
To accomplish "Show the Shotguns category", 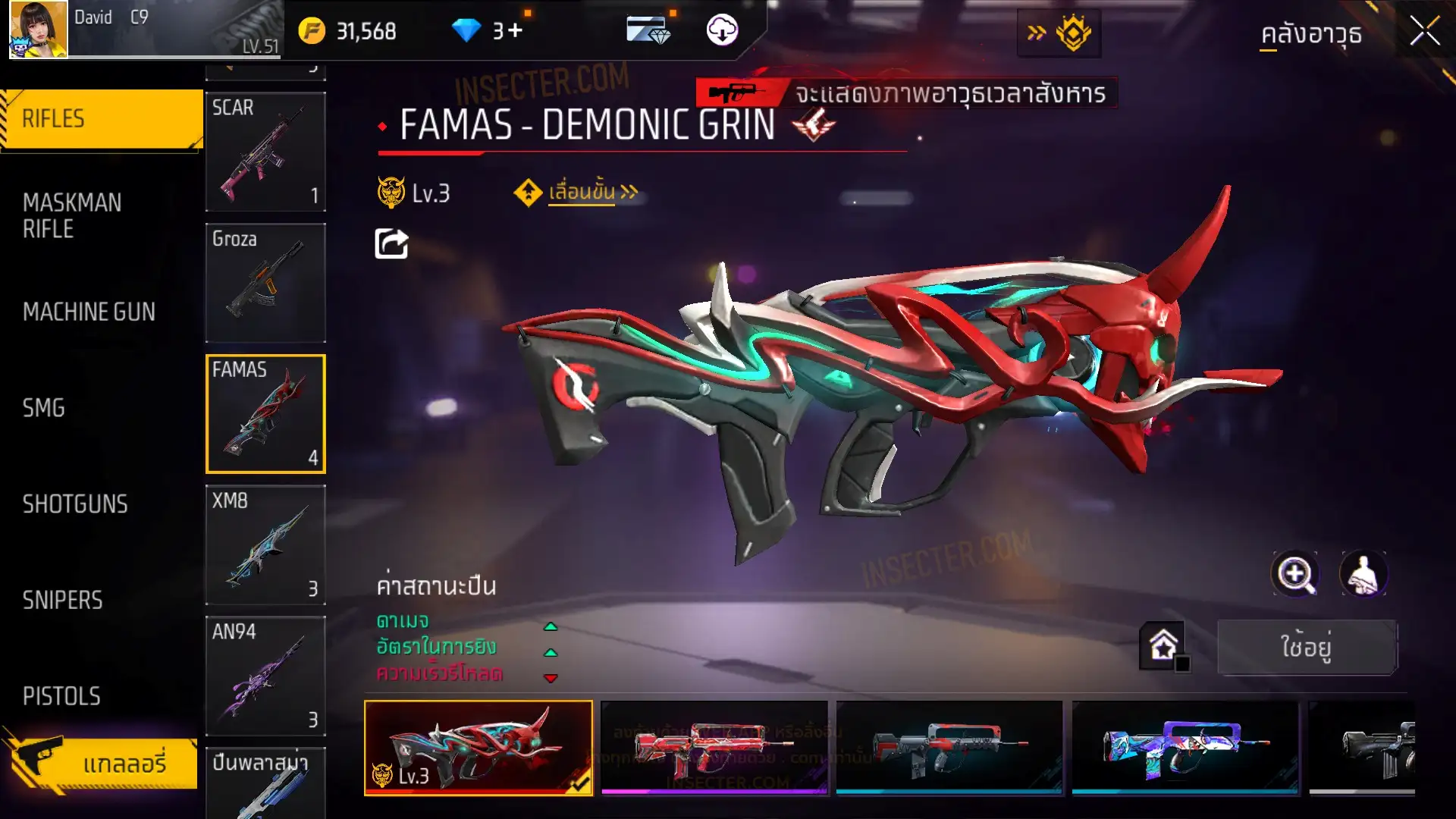I will tap(75, 504).
